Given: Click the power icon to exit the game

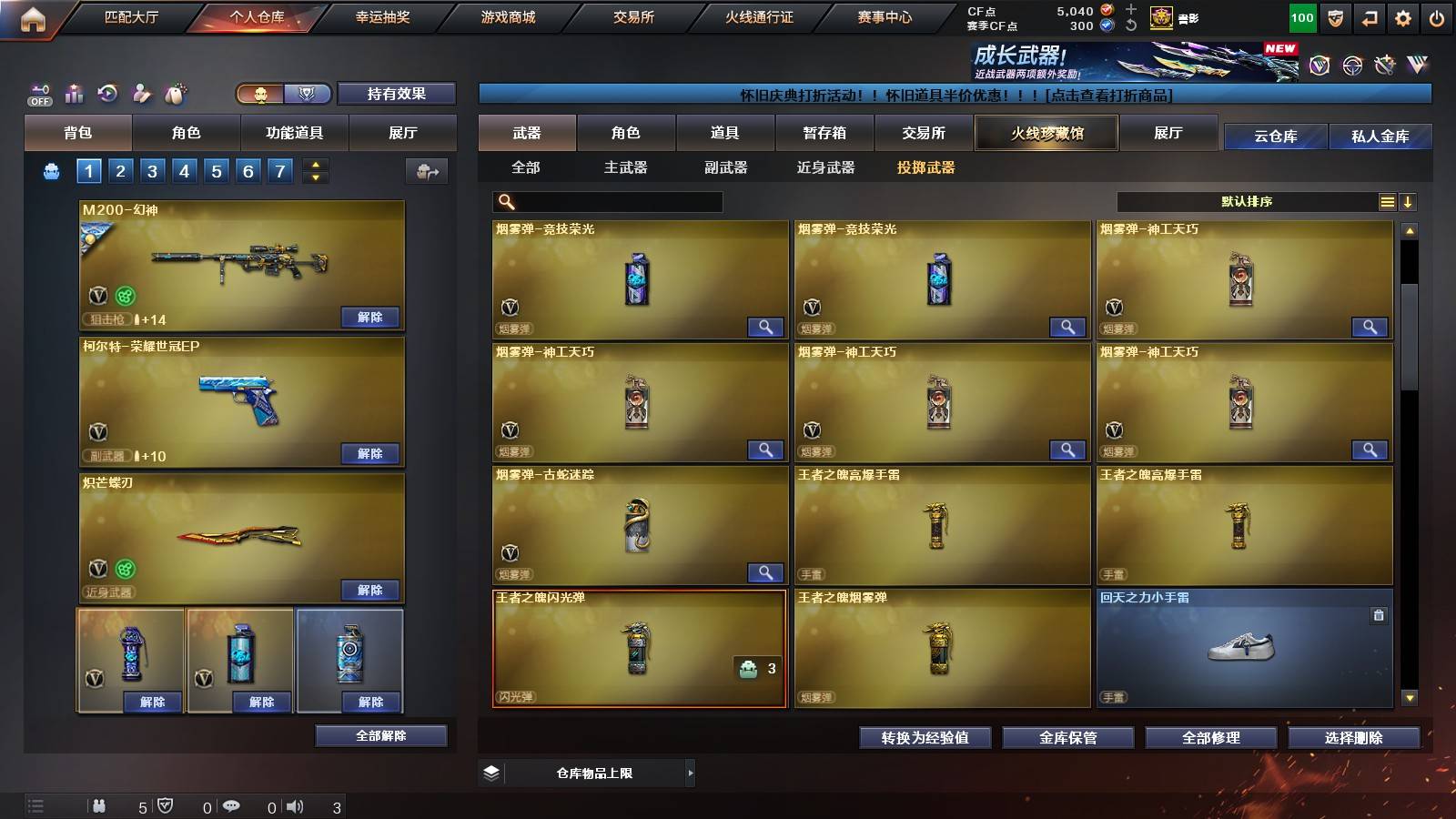Looking at the screenshot, I should tap(1439, 16).
